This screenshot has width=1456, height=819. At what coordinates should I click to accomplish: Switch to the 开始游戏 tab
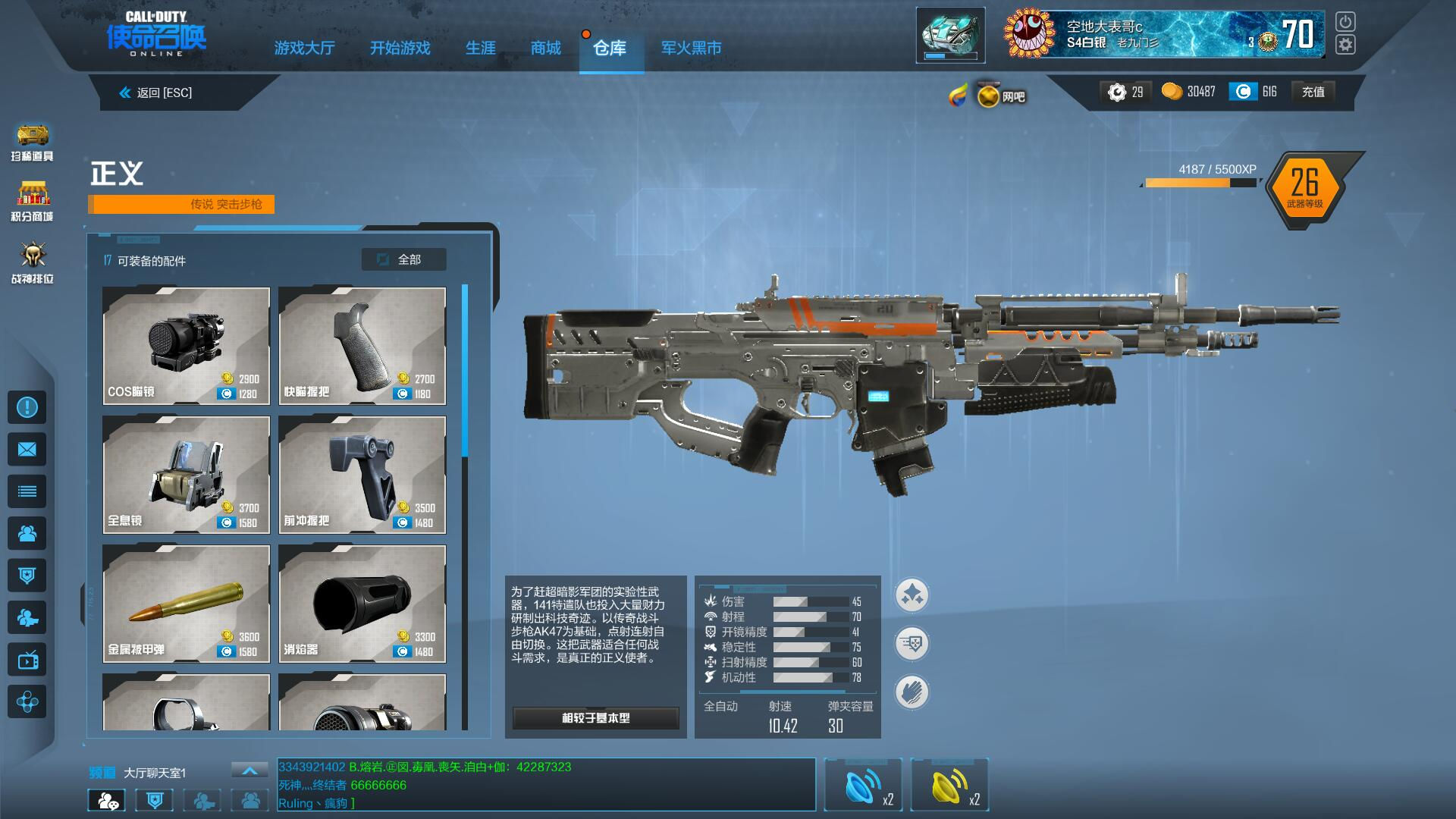[400, 49]
